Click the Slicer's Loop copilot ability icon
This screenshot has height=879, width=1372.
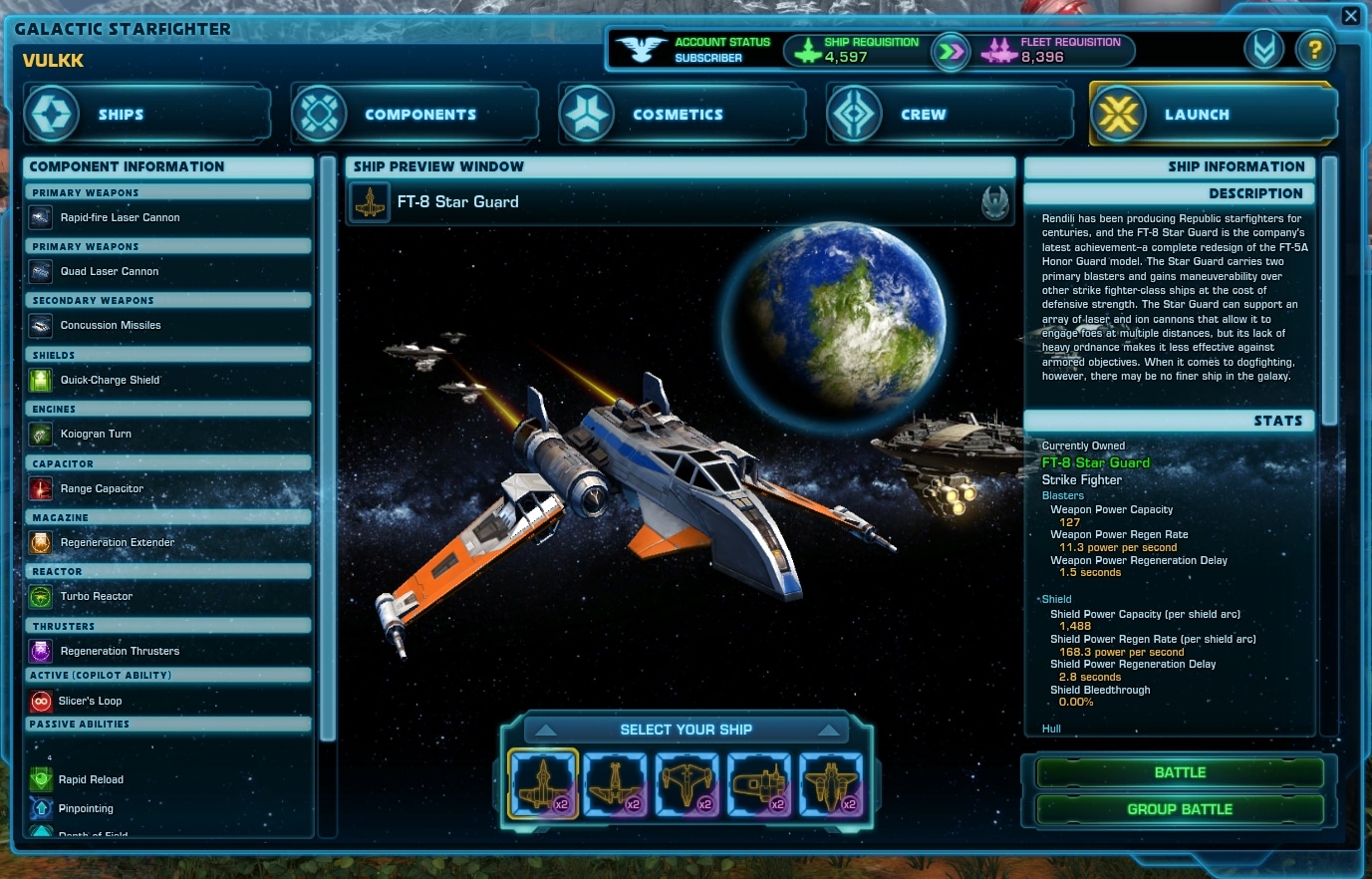coord(41,701)
